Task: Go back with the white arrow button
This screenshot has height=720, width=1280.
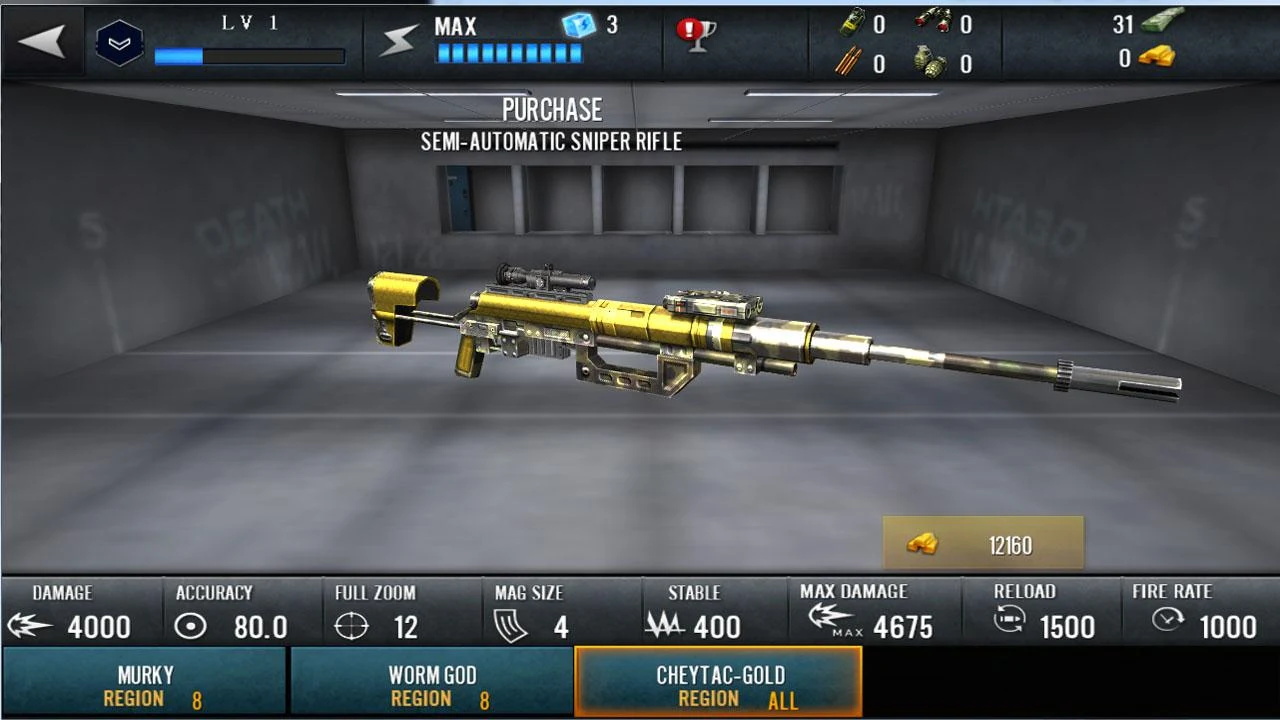Action: coord(42,42)
